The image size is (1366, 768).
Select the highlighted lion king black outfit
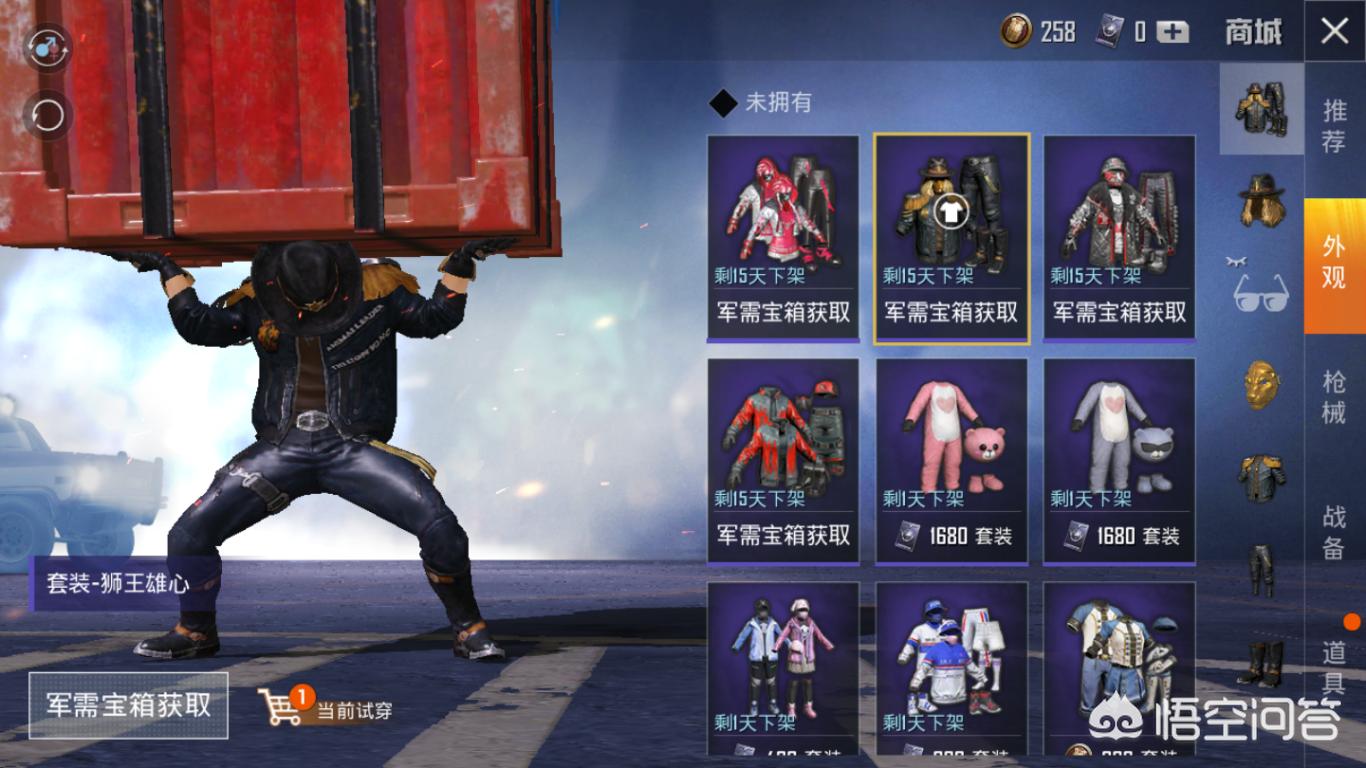[x=951, y=238]
